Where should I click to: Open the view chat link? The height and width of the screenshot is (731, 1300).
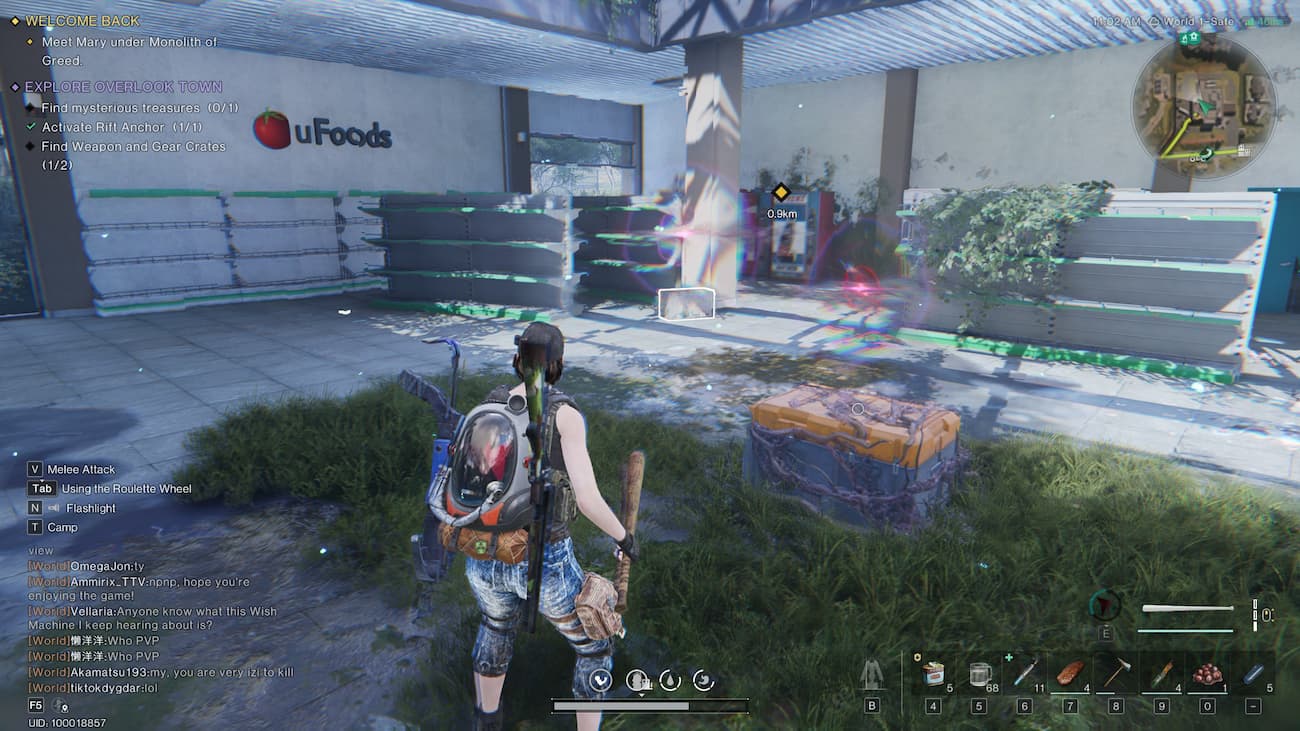(x=39, y=550)
